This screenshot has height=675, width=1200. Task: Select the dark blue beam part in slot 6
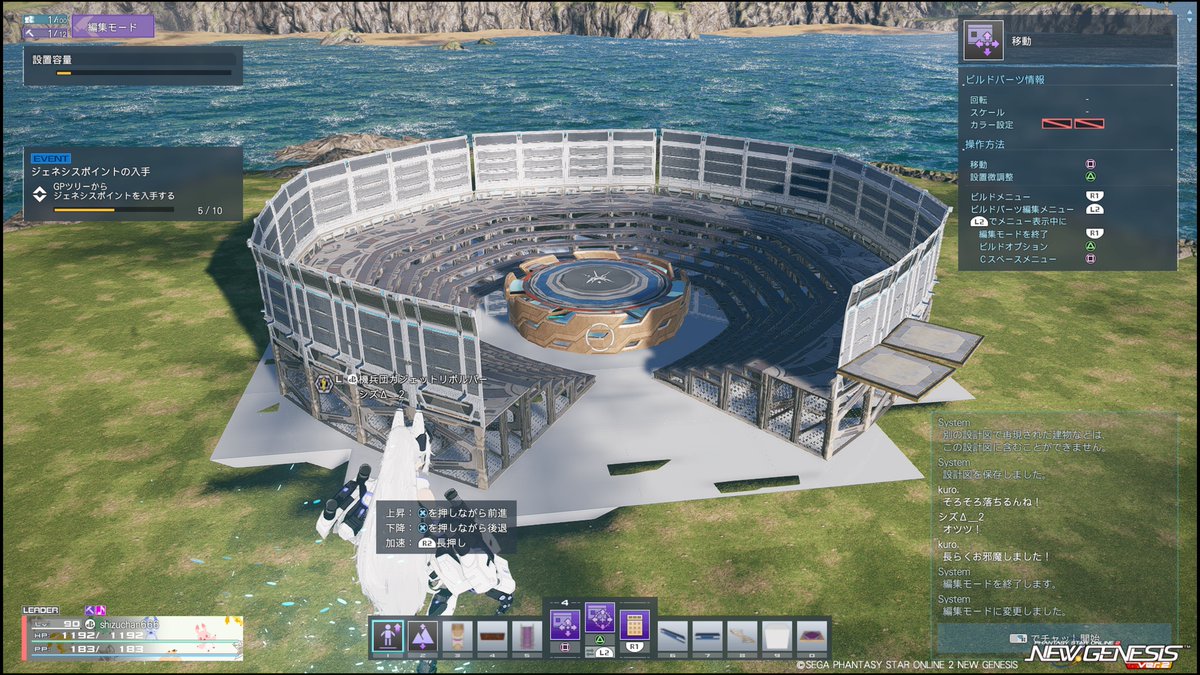[x=673, y=635]
